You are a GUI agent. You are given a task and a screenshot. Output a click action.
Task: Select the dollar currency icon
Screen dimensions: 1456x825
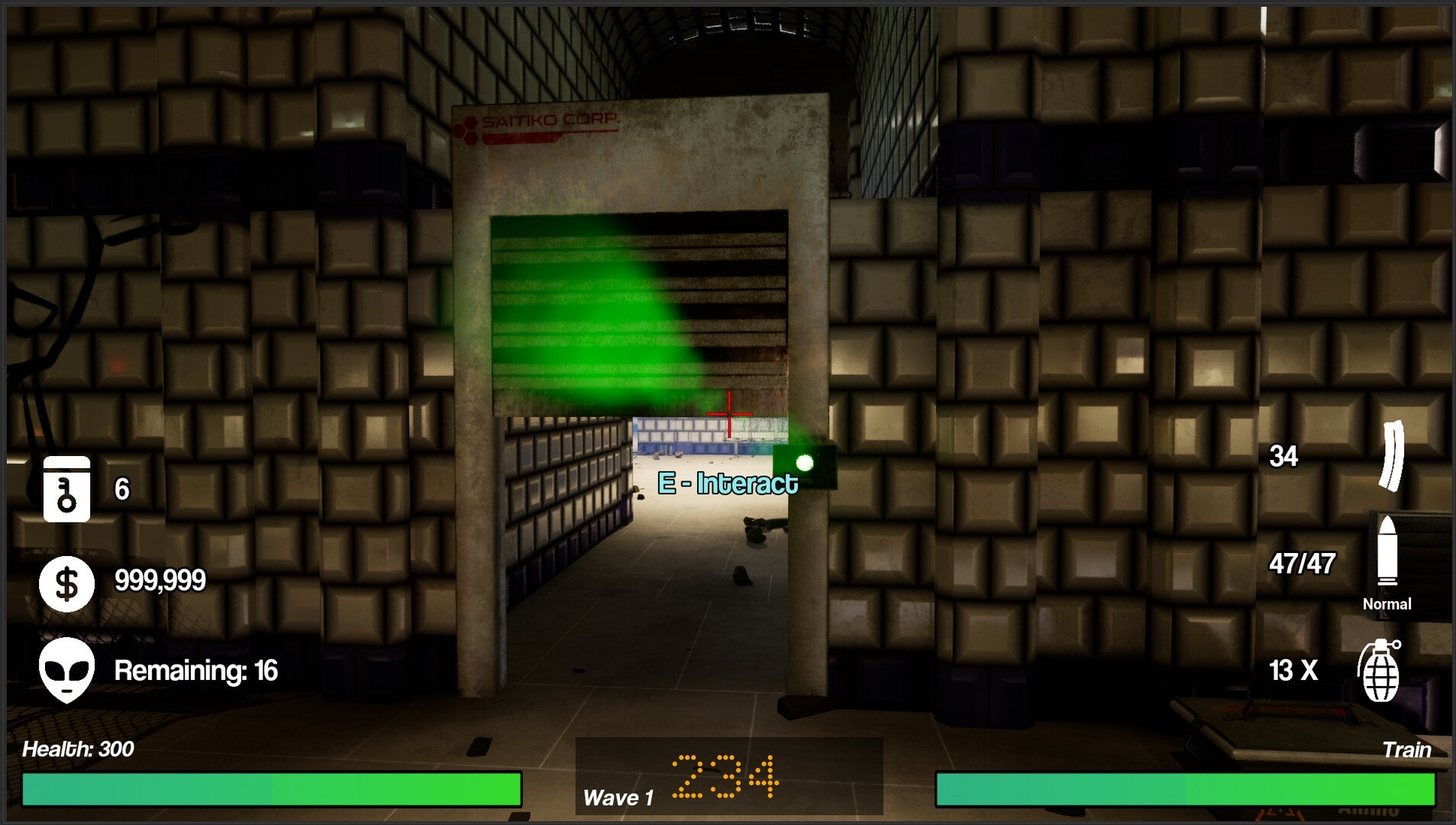pos(66,583)
